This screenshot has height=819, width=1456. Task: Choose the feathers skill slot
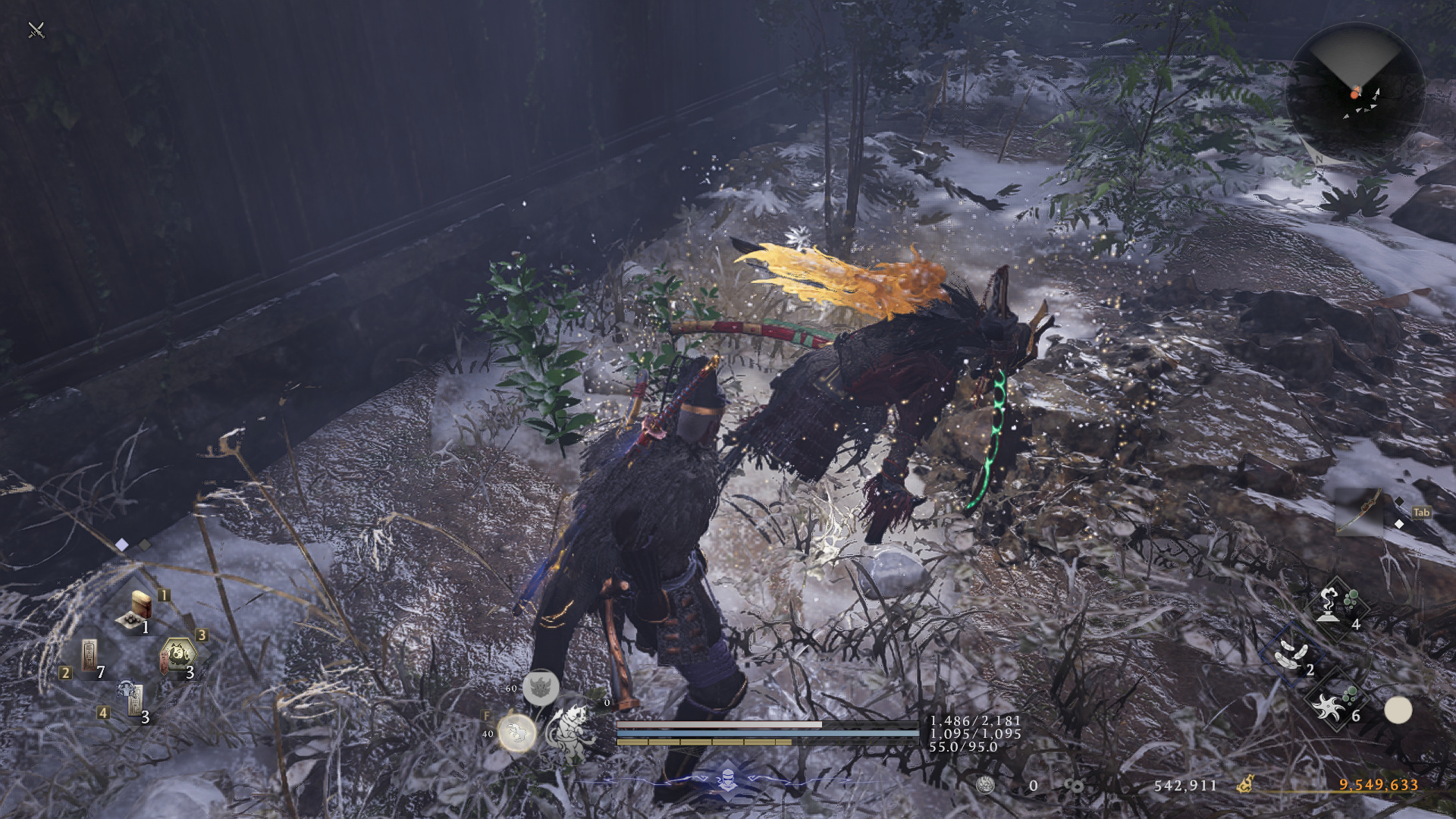point(1291,653)
